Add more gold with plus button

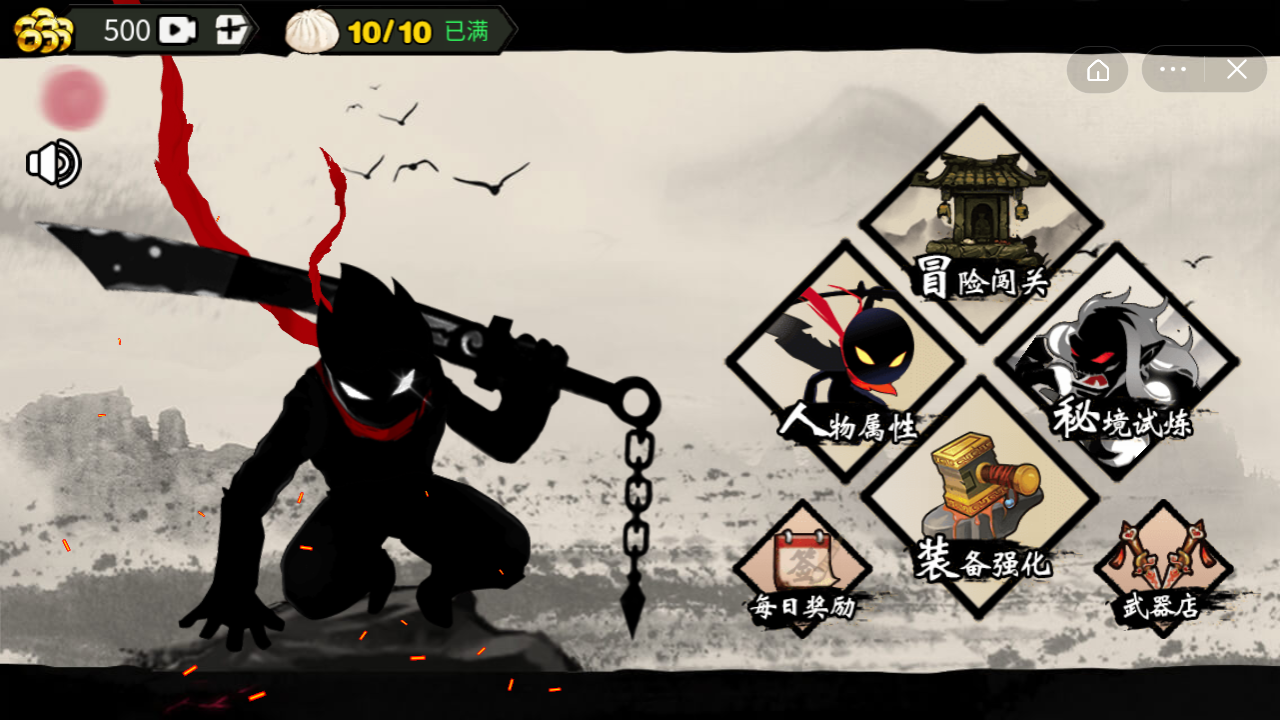pyautogui.click(x=231, y=30)
